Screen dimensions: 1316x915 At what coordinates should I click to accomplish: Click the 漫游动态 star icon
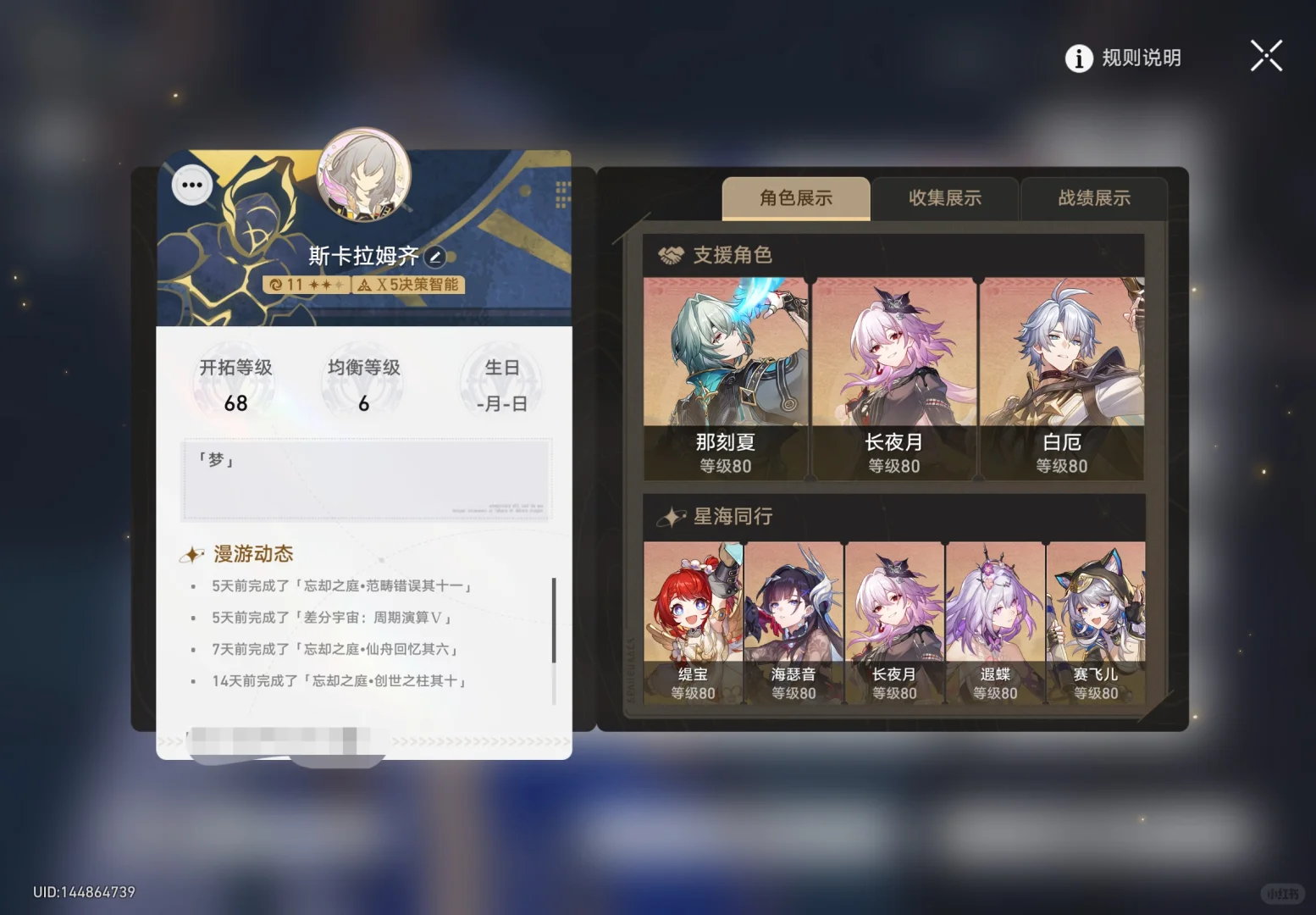pos(193,554)
